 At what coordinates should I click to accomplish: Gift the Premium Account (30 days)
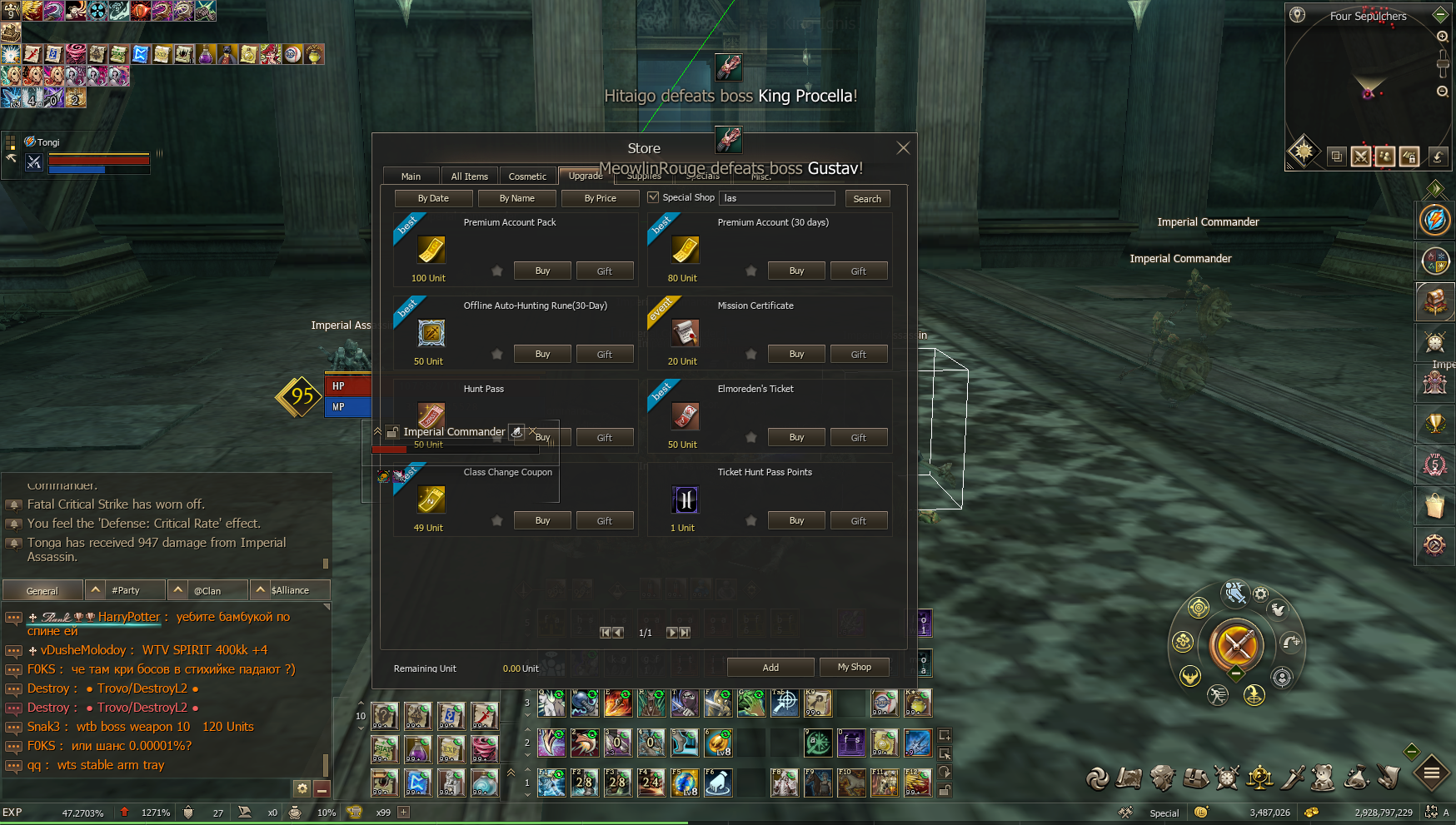click(858, 271)
